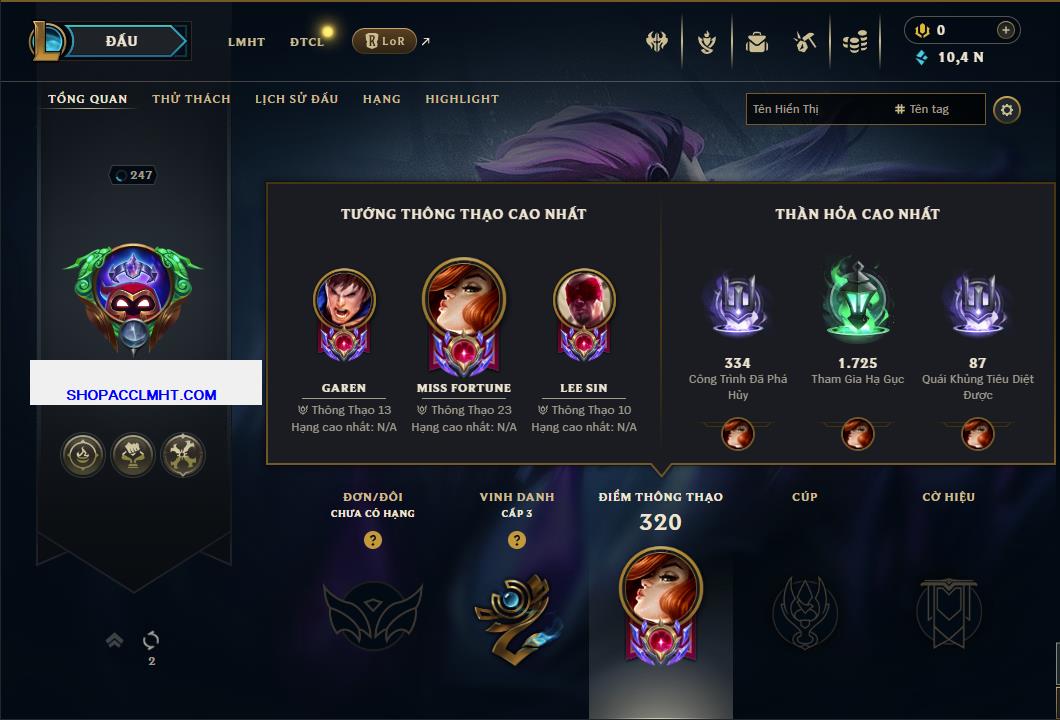Add currency with the plus button
This screenshot has width=1060, height=720.
(1006, 30)
